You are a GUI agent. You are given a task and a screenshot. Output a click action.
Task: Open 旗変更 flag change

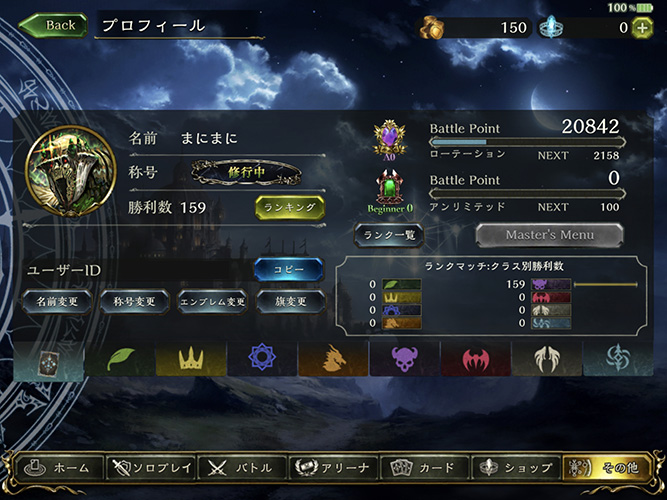pyautogui.click(x=289, y=300)
